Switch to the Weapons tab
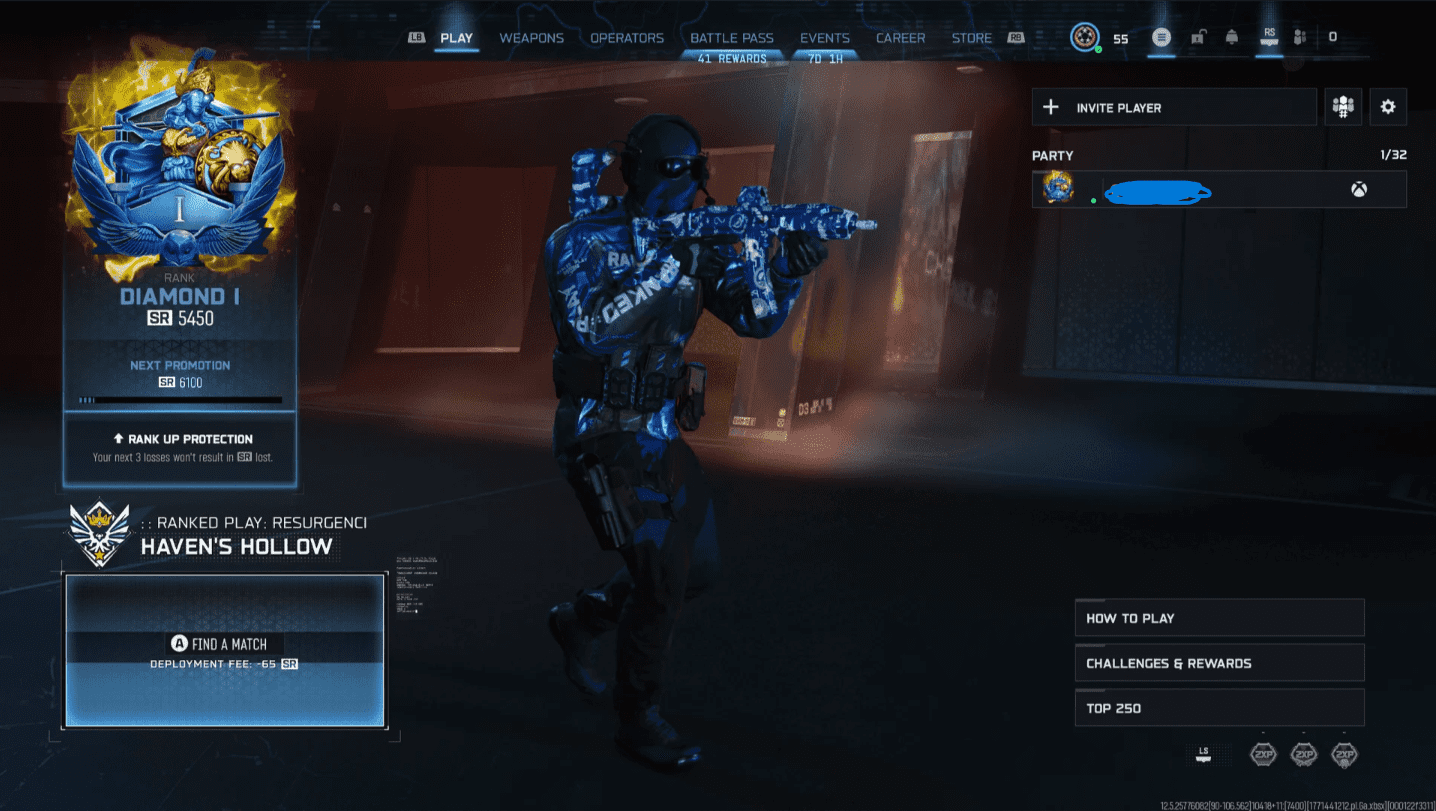Screen dimensions: 1436x811 532,37
